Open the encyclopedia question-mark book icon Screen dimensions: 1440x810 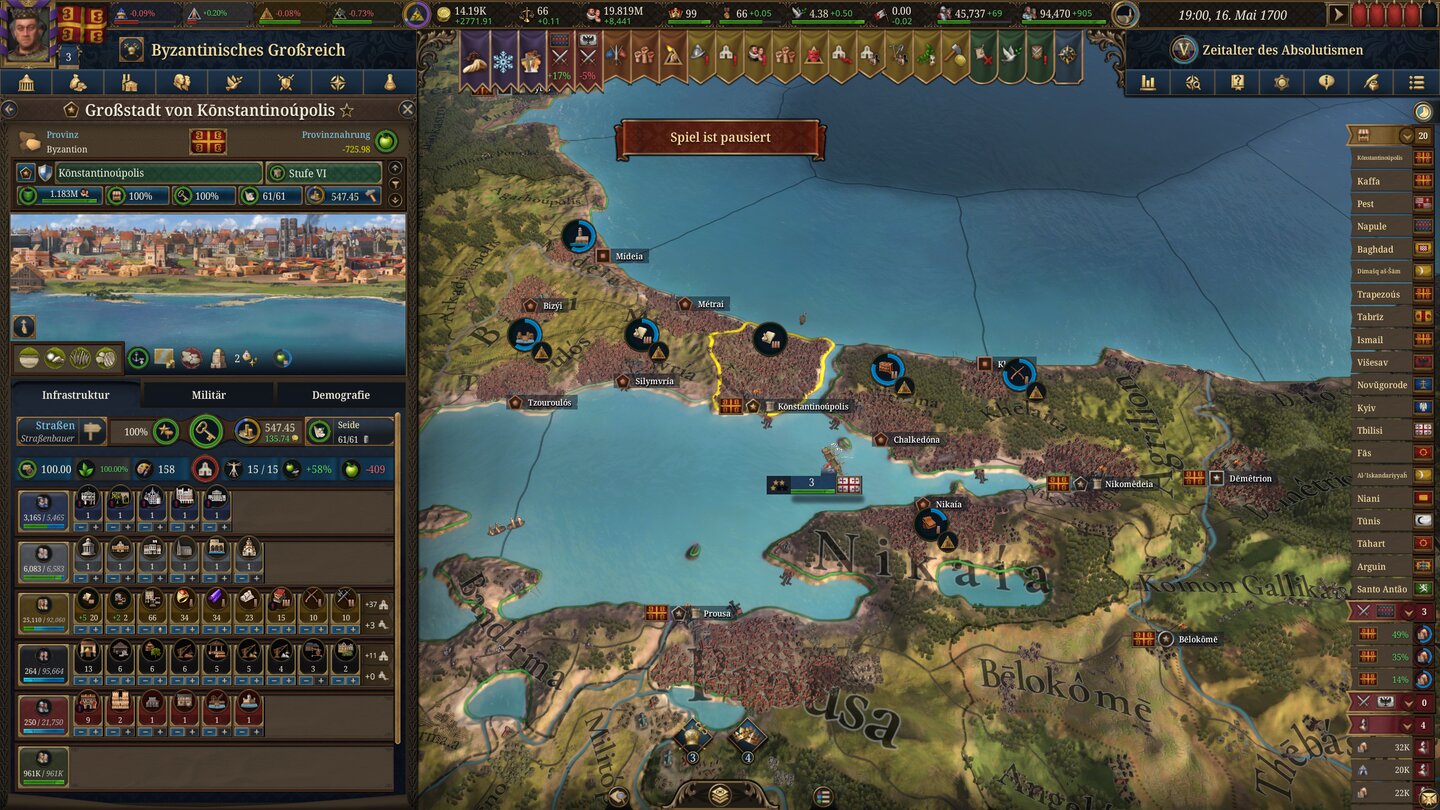(x=1237, y=83)
